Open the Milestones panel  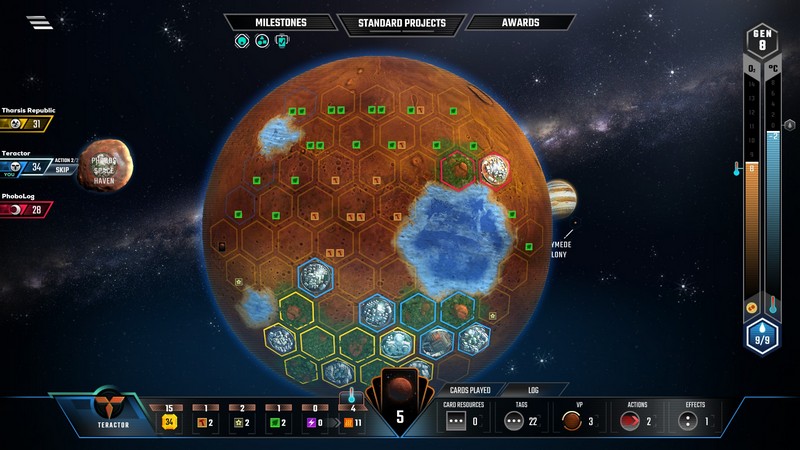pos(280,22)
